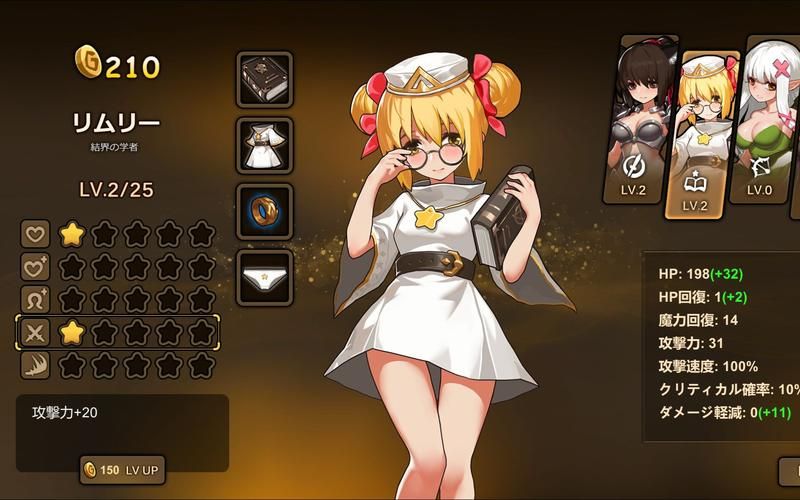Pick the wing attack speed stat row
The height and width of the screenshot is (500, 800).
click(x=118, y=366)
